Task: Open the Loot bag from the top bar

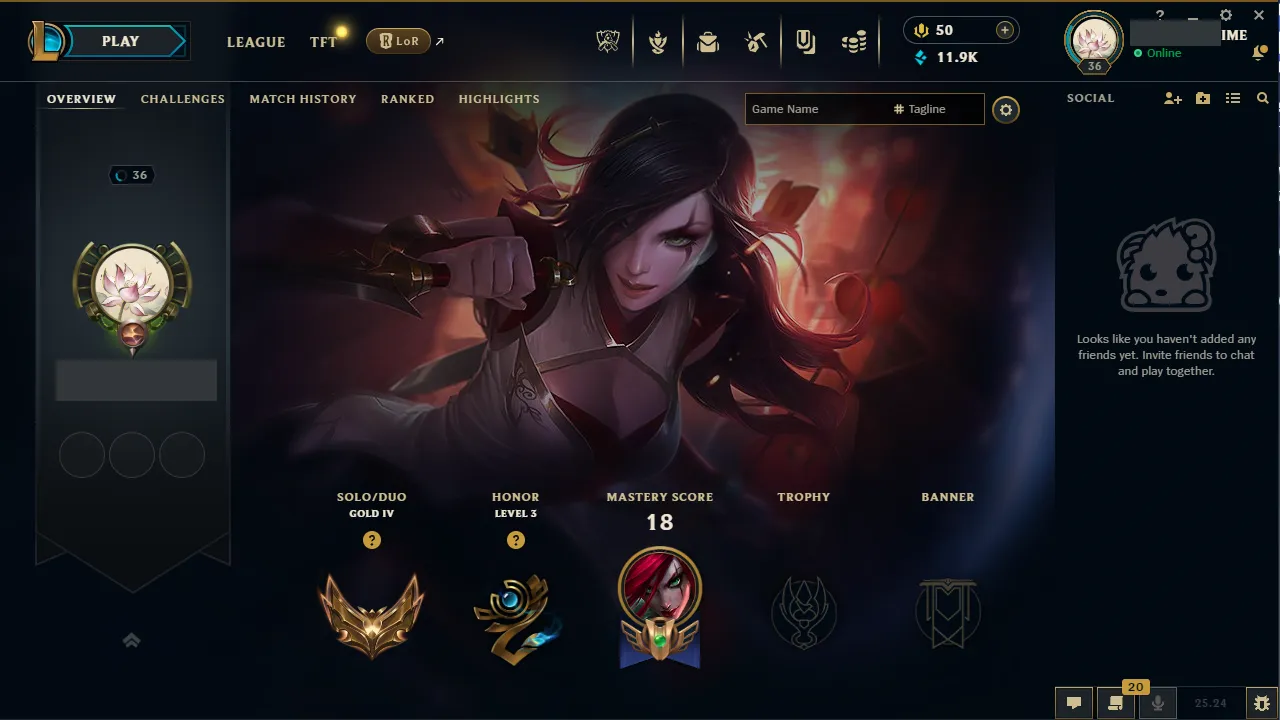Action: 708,41
